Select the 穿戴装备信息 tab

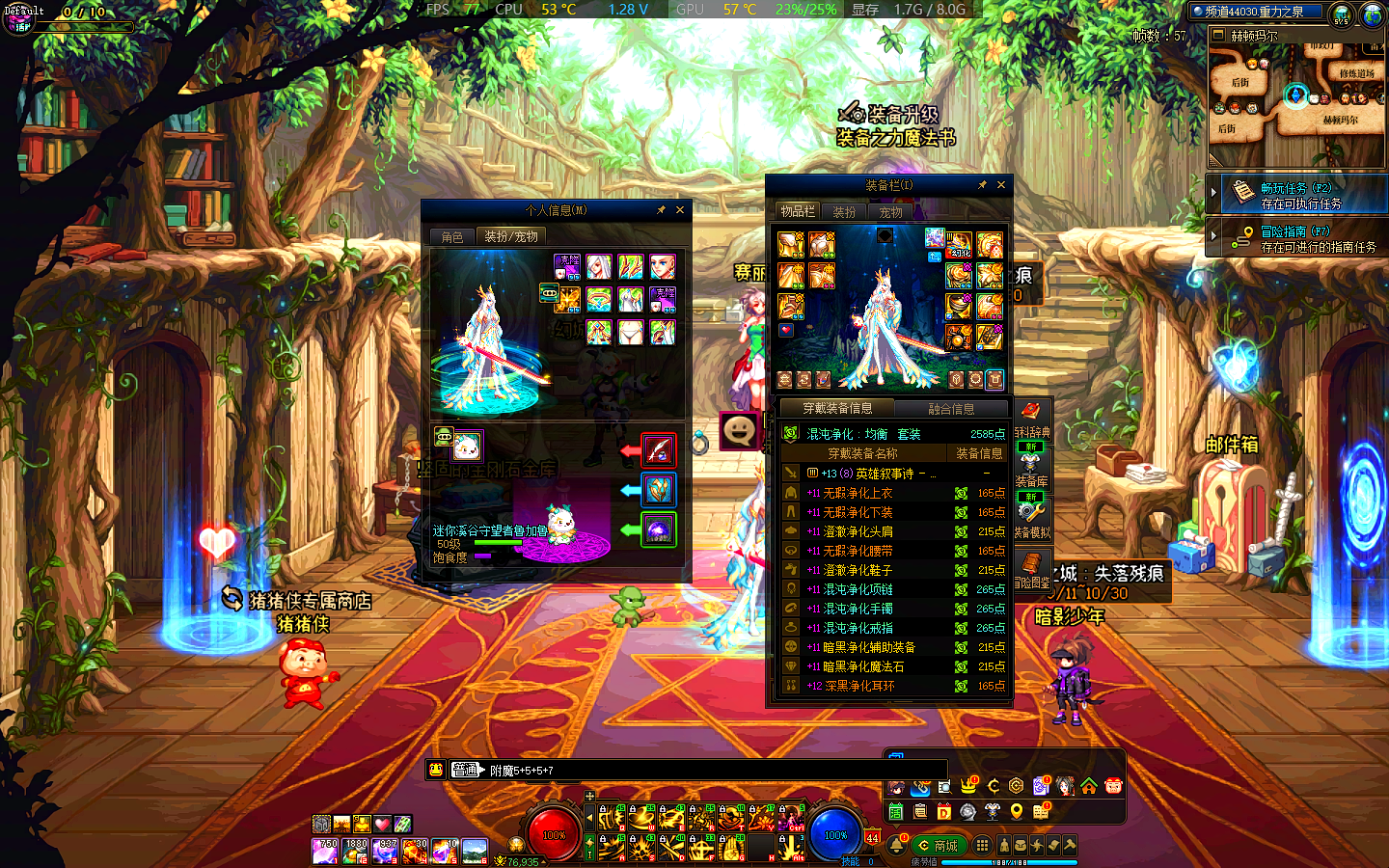pyautogui.click(x=837, y=409)
